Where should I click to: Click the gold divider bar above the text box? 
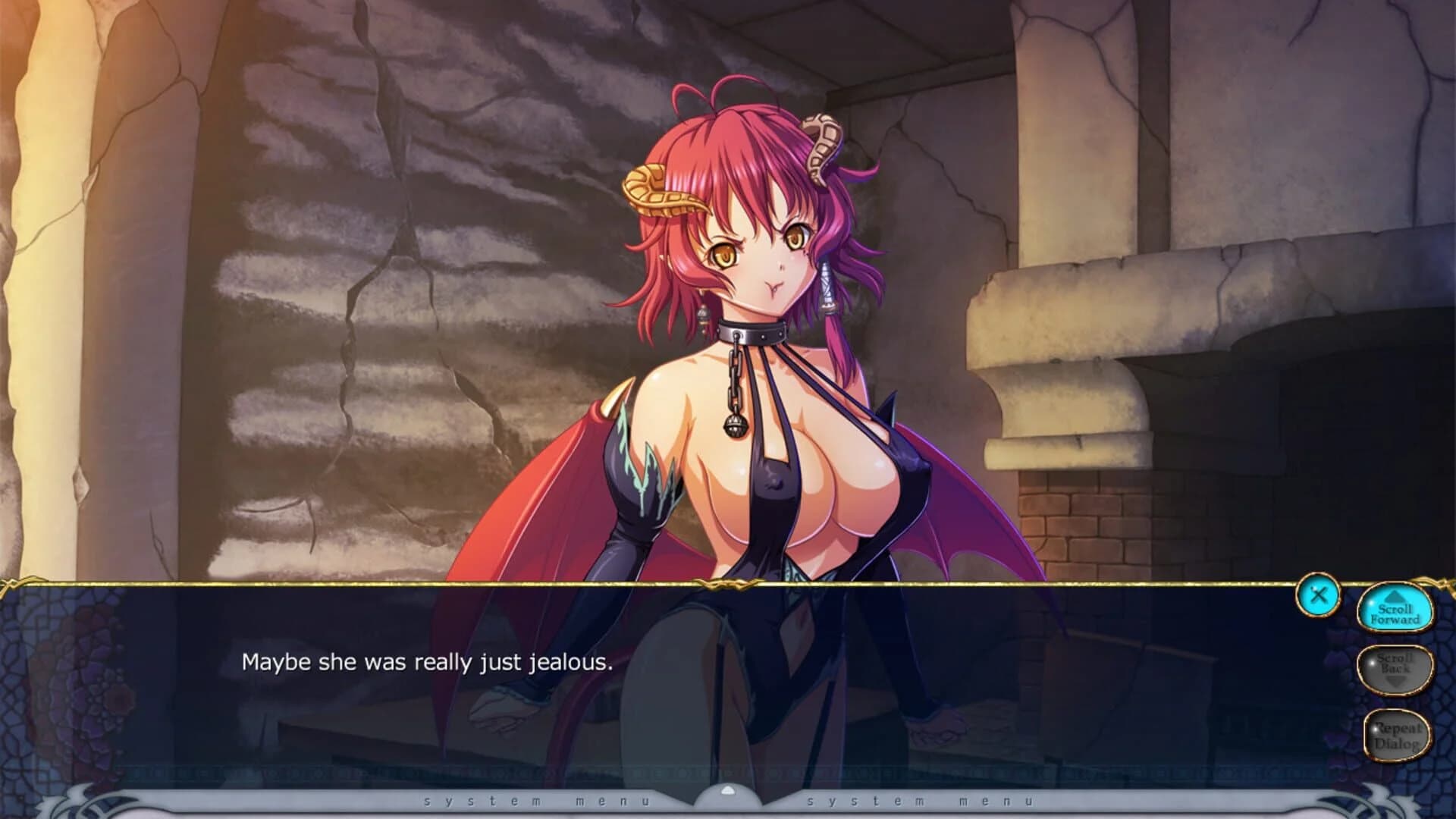(728, 584)
